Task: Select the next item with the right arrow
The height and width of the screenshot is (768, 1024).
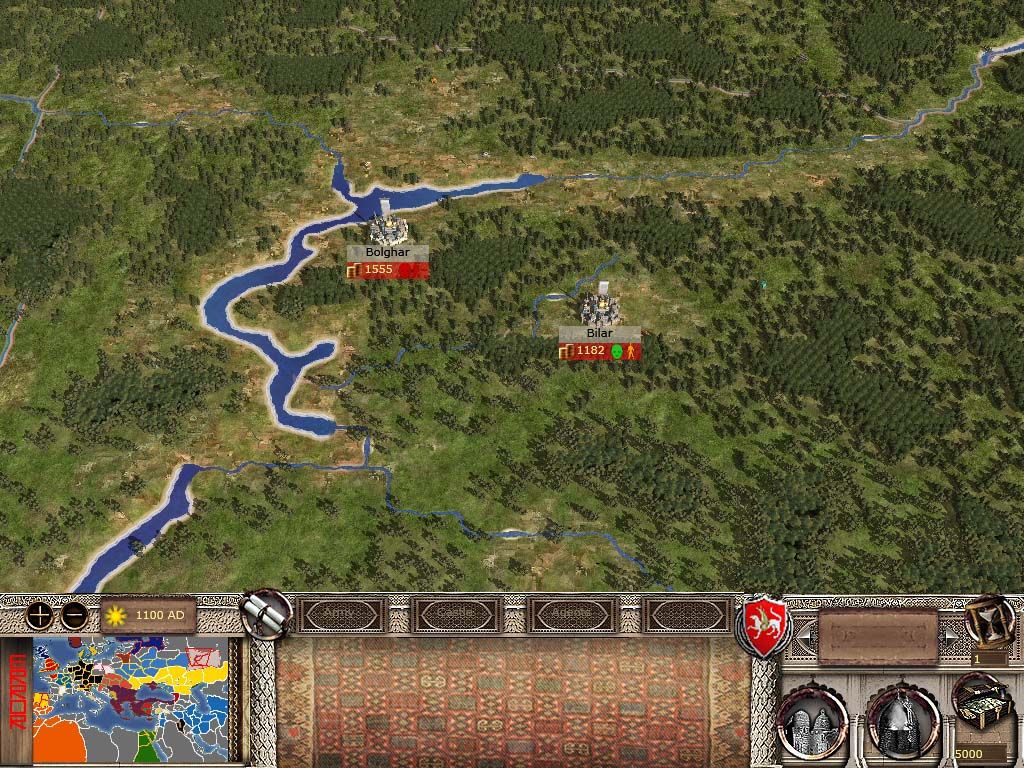Action: [x=950, y=634]
